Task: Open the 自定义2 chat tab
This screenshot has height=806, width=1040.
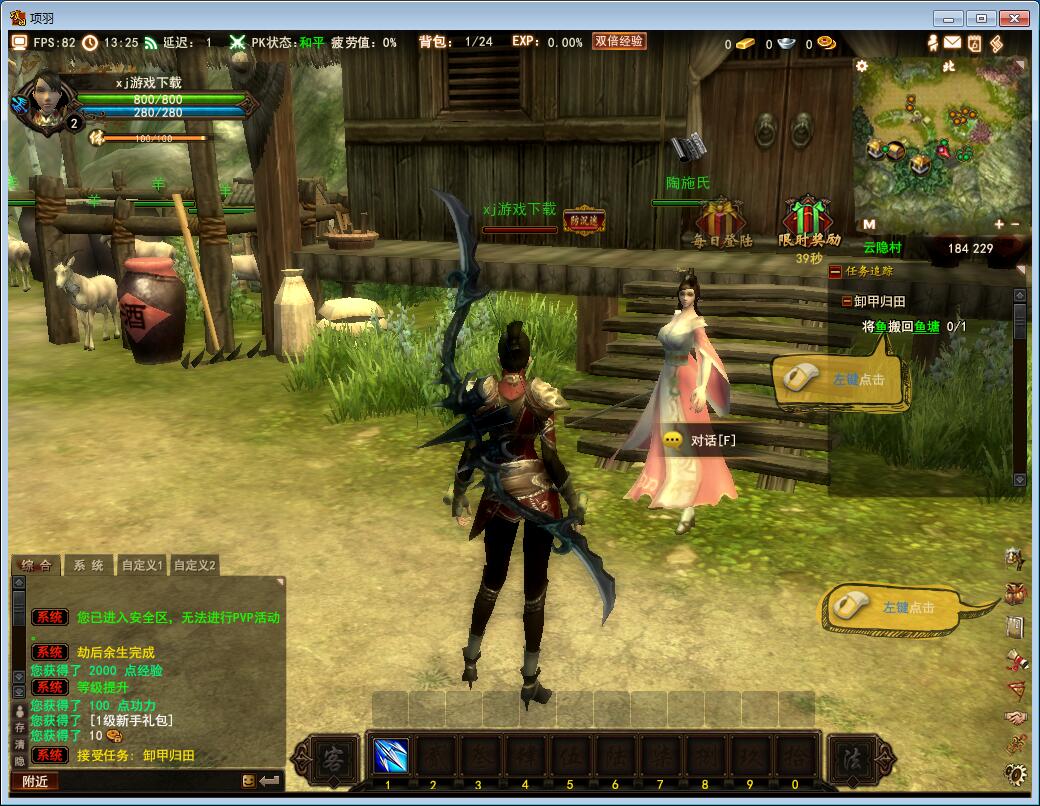Action: point(195,565)
